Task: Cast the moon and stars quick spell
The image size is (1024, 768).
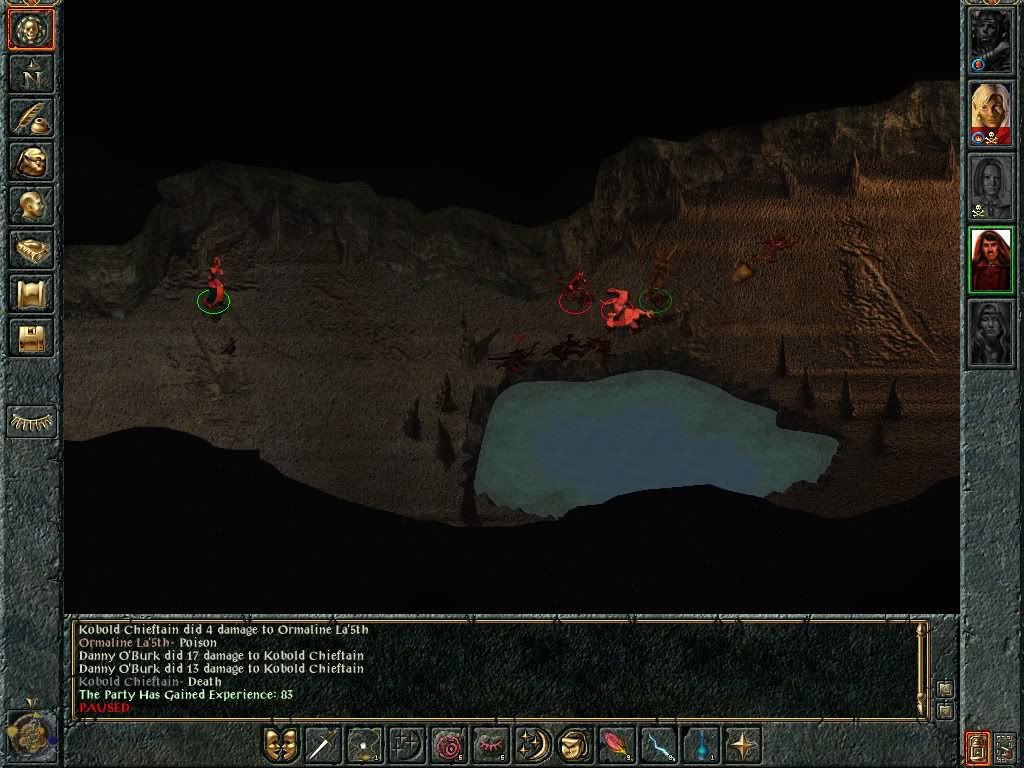Action: (x=528, y=745)
